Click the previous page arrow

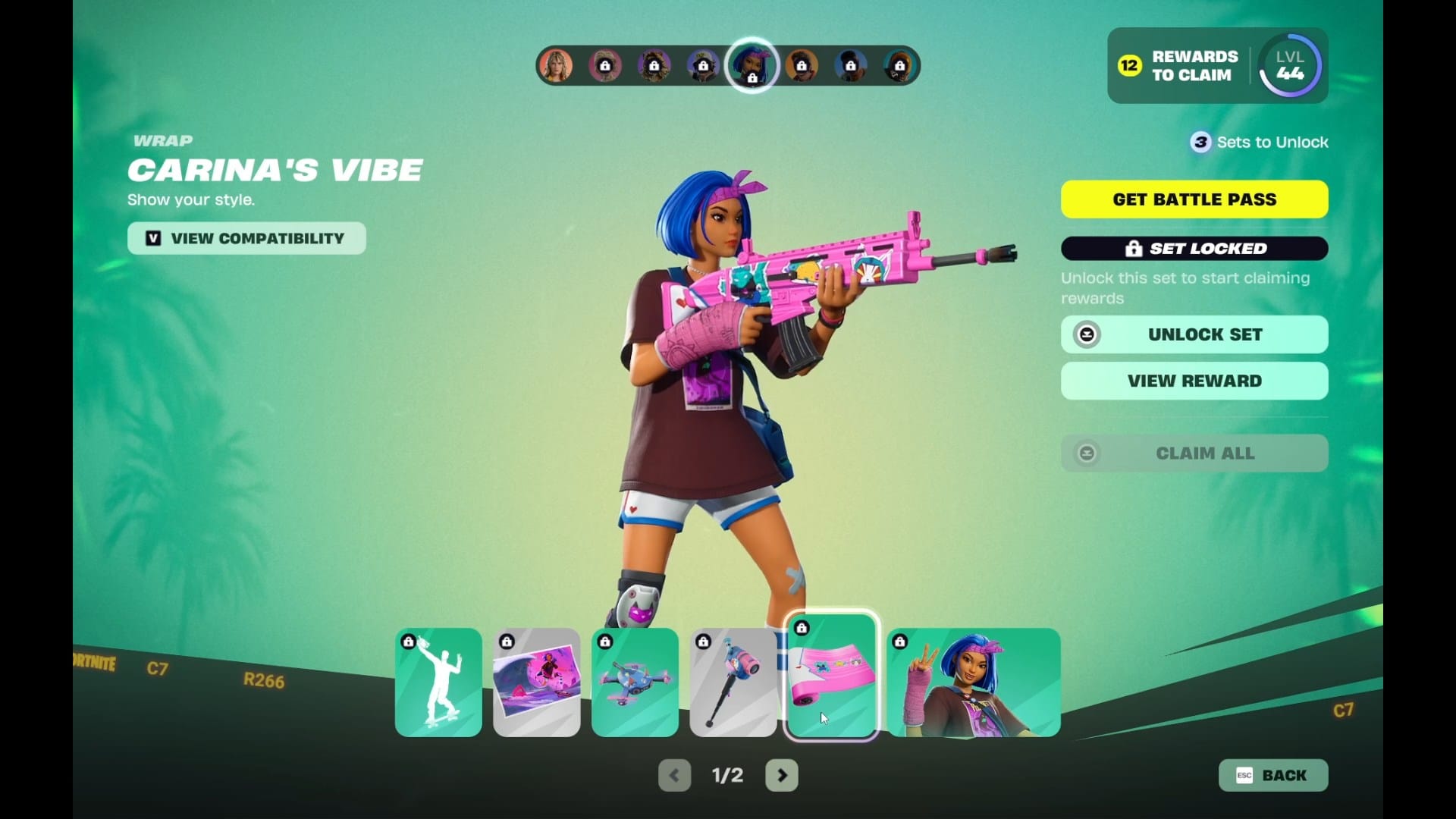[x=674, y=775]
